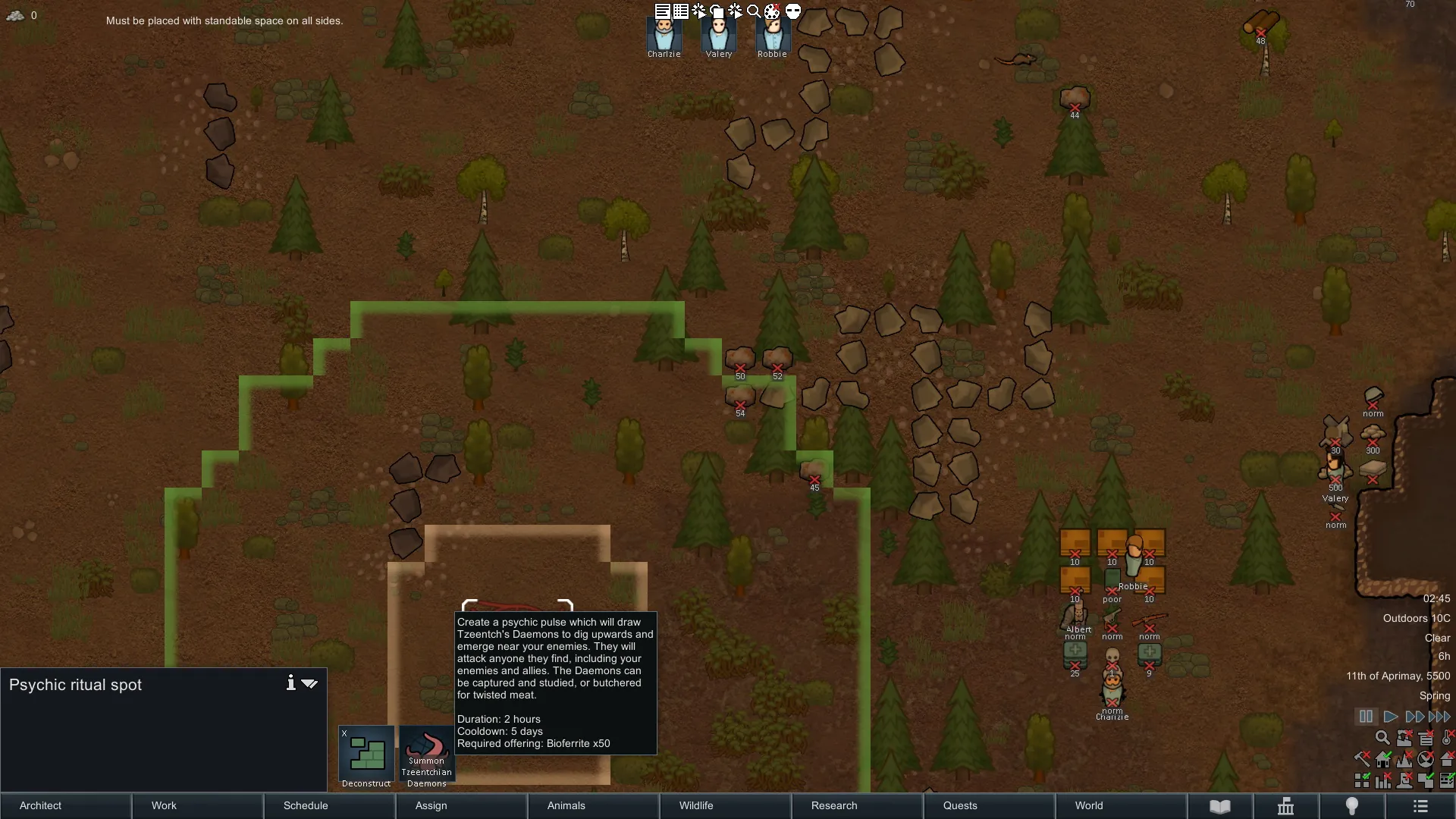Viewport: 1456px width, 819px height.
Task: Activate Summon Tzeentchian Daemons ritual
Action: click(x=426, y=757)
